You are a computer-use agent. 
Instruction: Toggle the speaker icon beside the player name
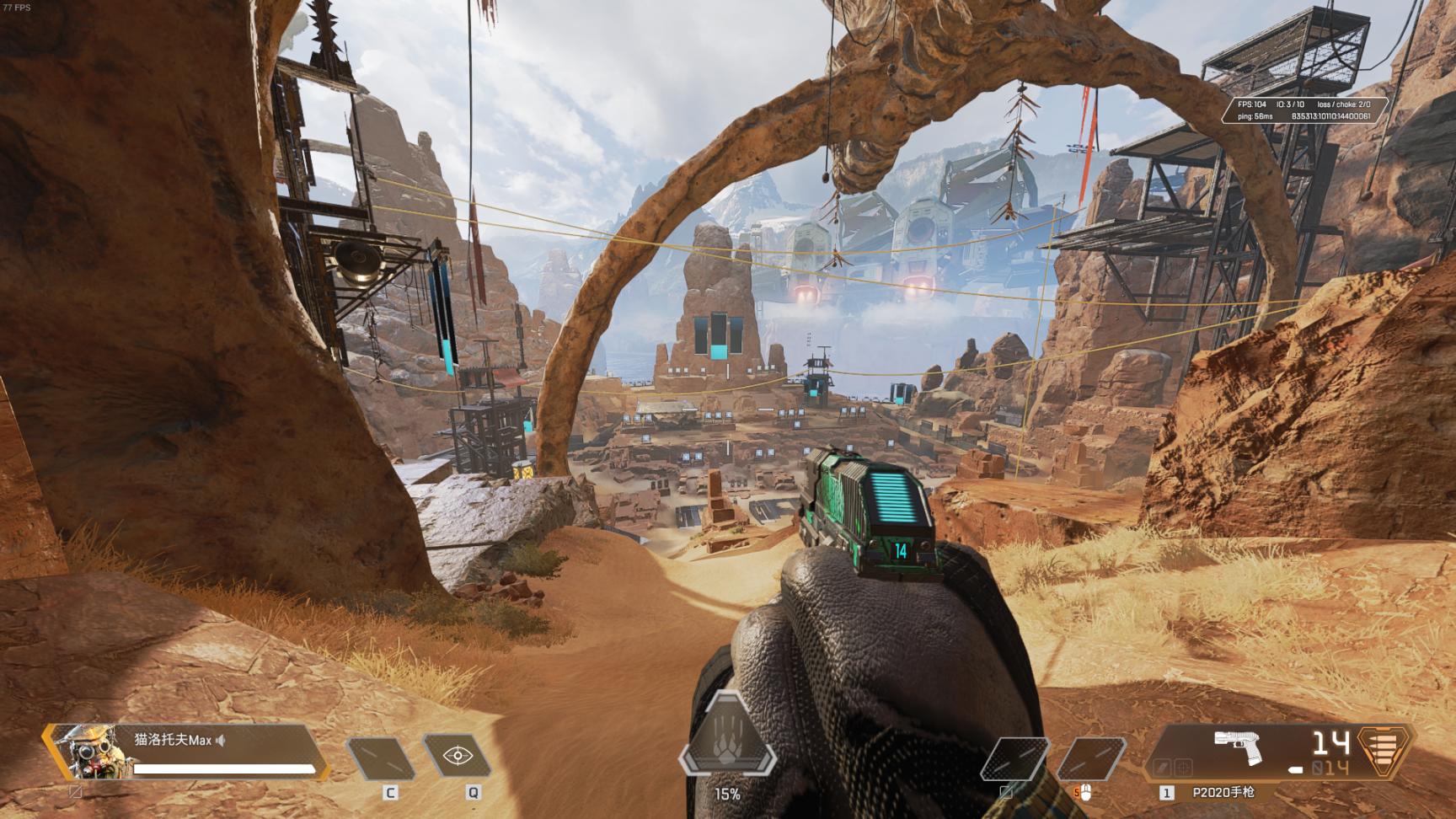click(221, 741)
